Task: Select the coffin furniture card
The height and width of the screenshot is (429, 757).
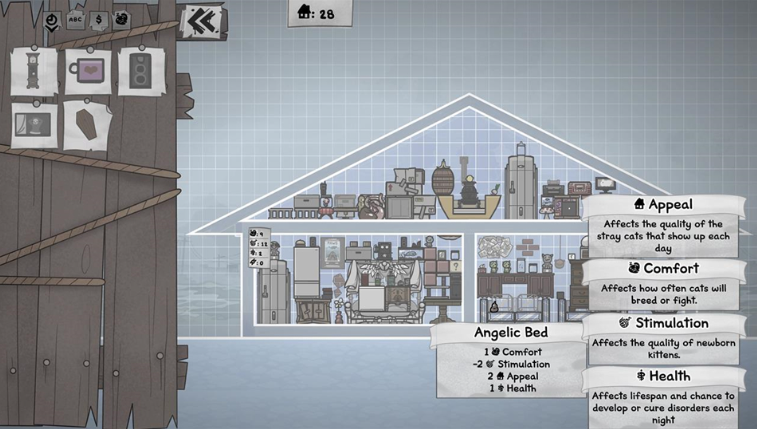Action: [89, 126]
